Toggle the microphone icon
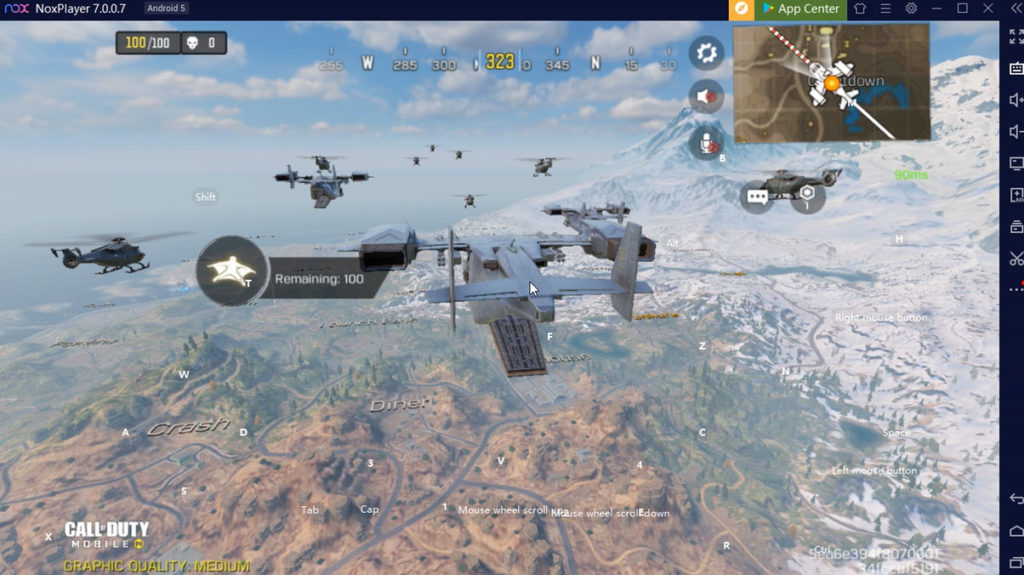The width and height of the screenshot is (1024, 575). pos(707,142)
